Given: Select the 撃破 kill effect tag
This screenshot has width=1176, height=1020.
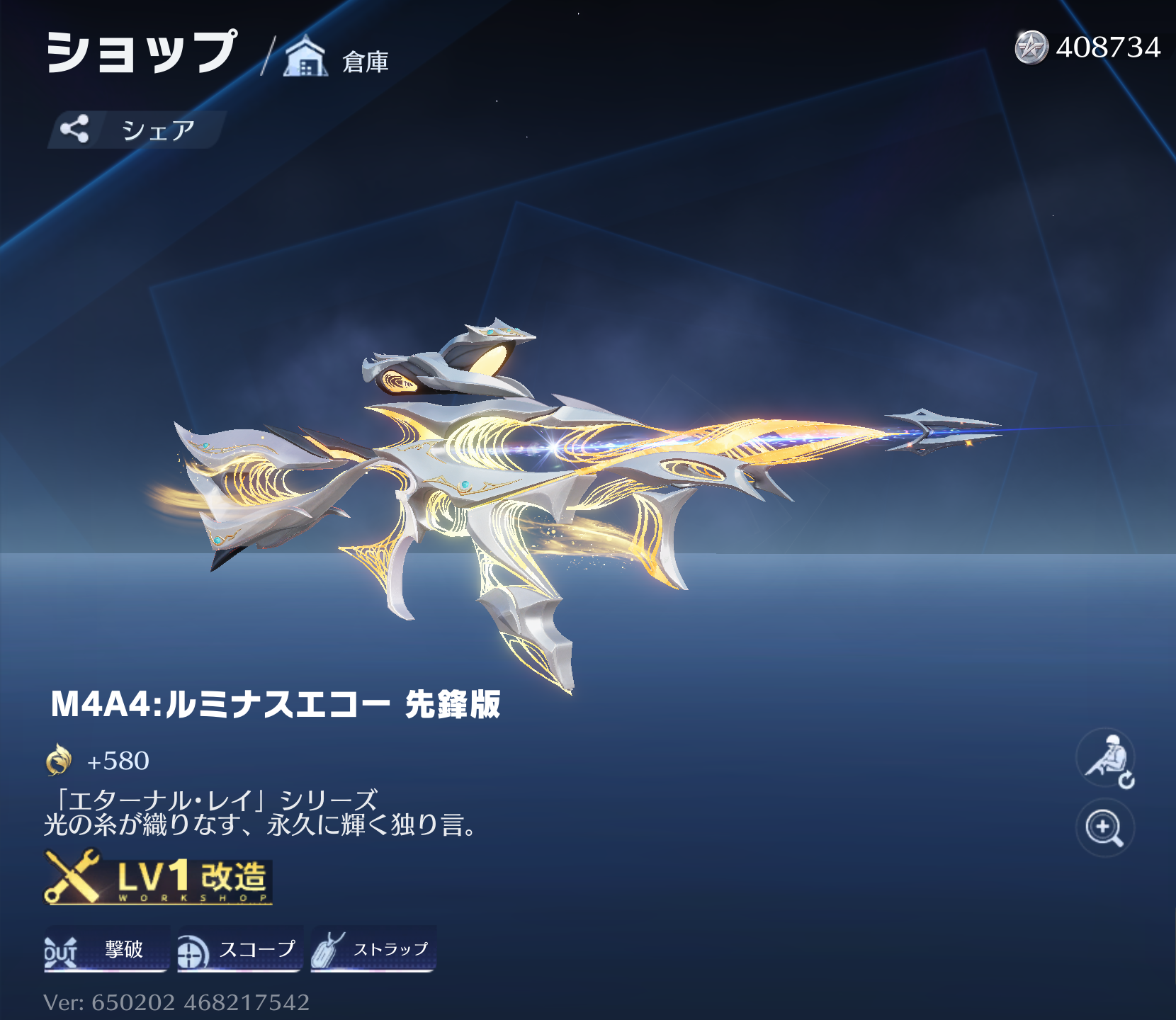Looking at the screenshot, I should point(107,949).
